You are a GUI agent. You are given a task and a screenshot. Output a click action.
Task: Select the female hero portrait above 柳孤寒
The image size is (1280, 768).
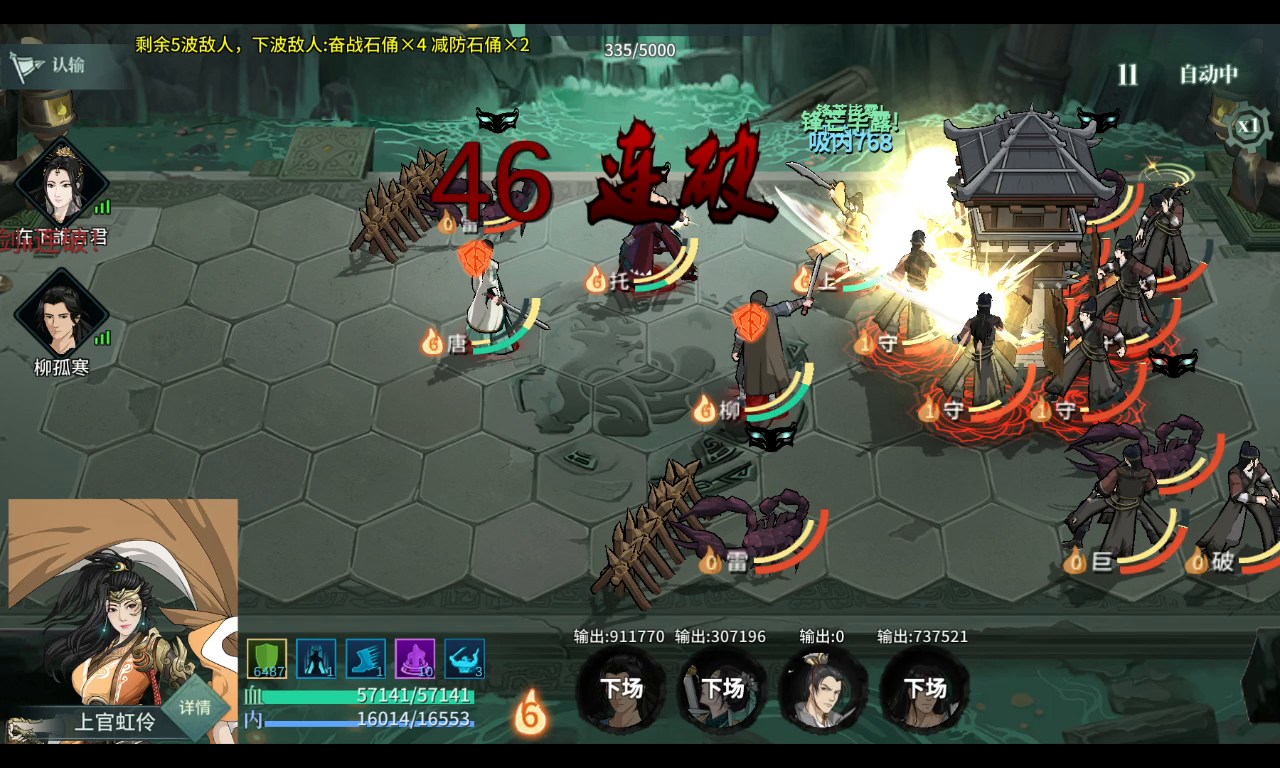62,183
